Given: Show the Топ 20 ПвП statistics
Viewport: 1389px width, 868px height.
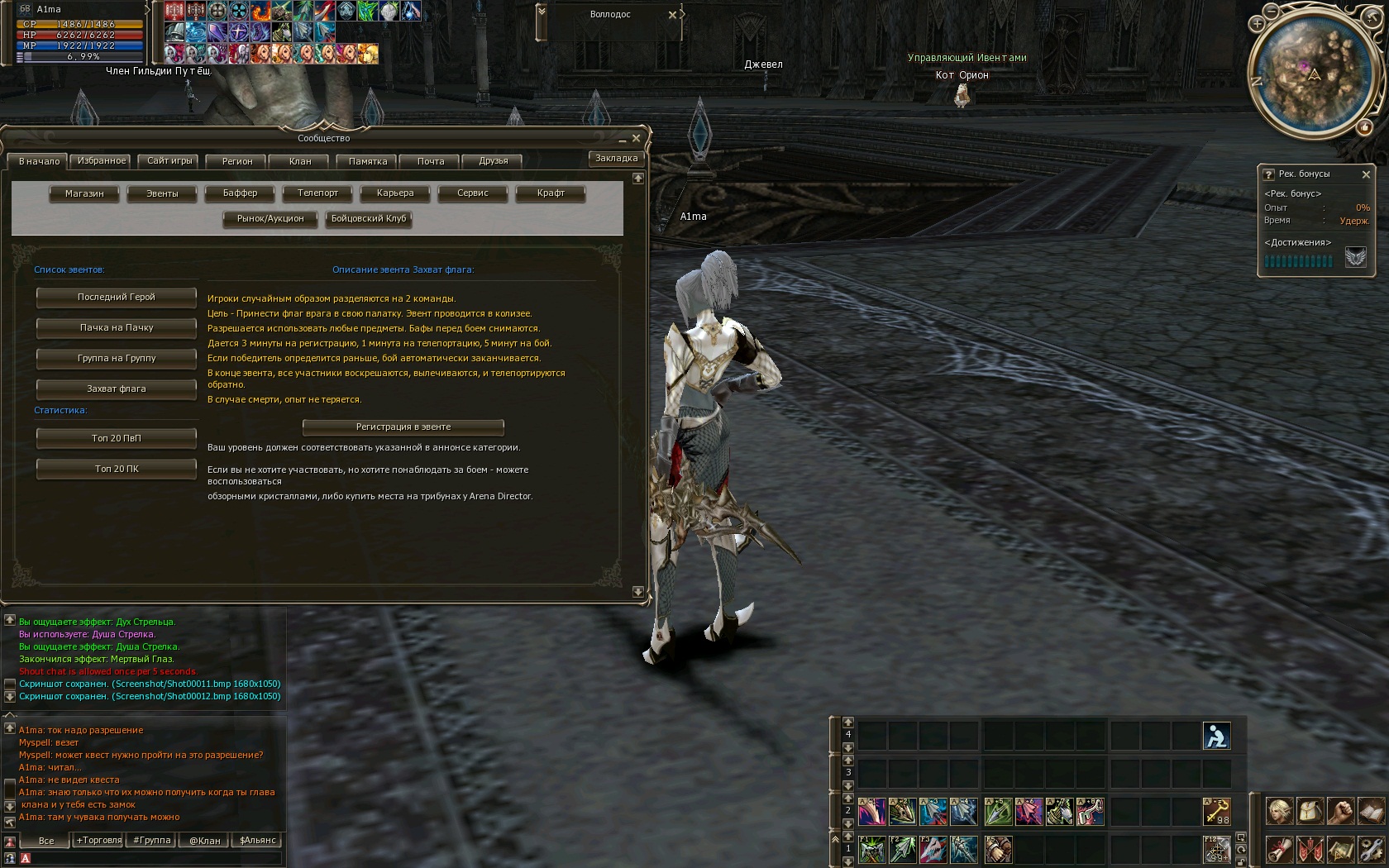Looking at the screenshot, I should pyautogui.click(x=117, y=439).
